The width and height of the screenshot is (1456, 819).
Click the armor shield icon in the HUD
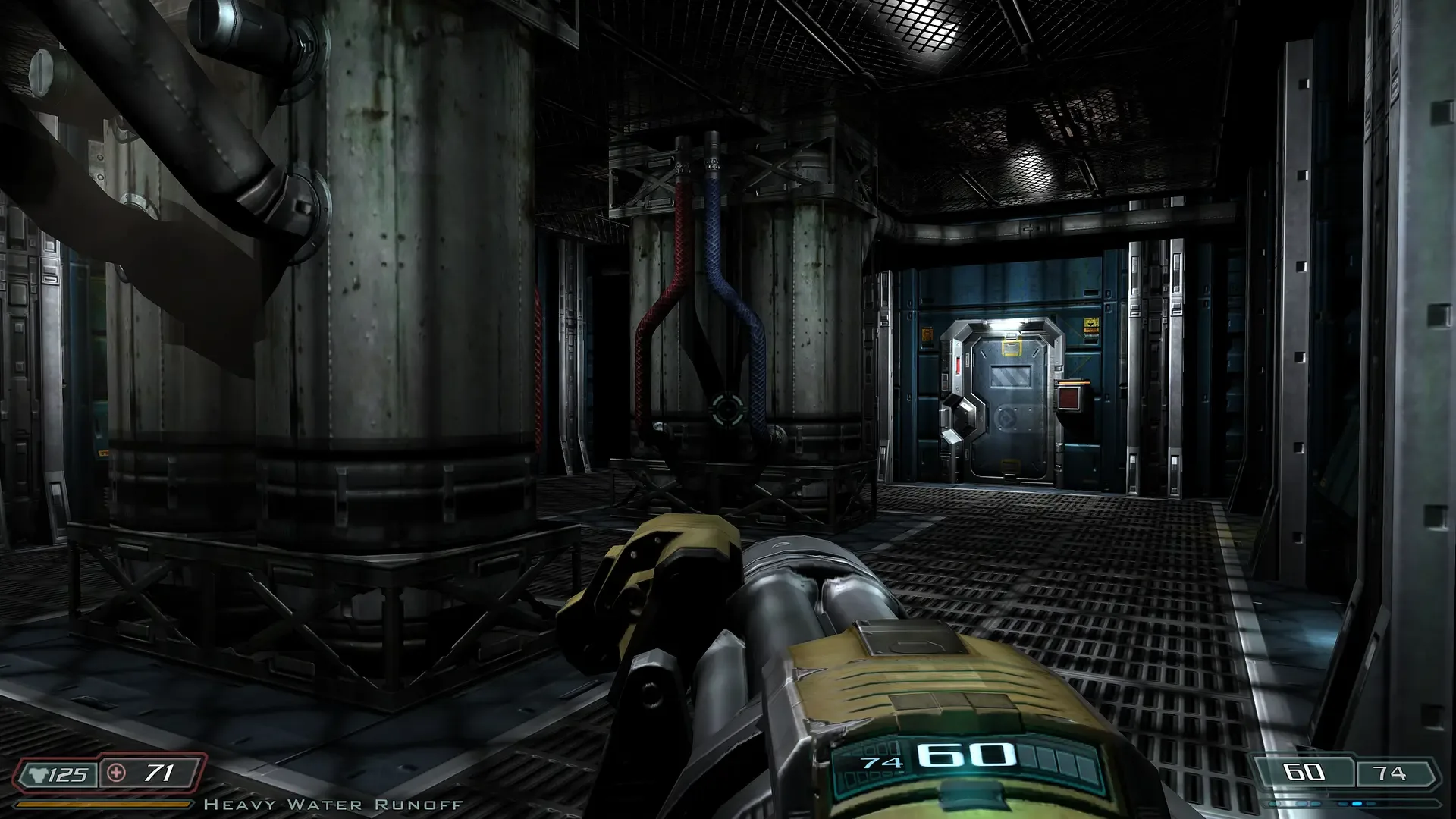click(x=36, y=774)
